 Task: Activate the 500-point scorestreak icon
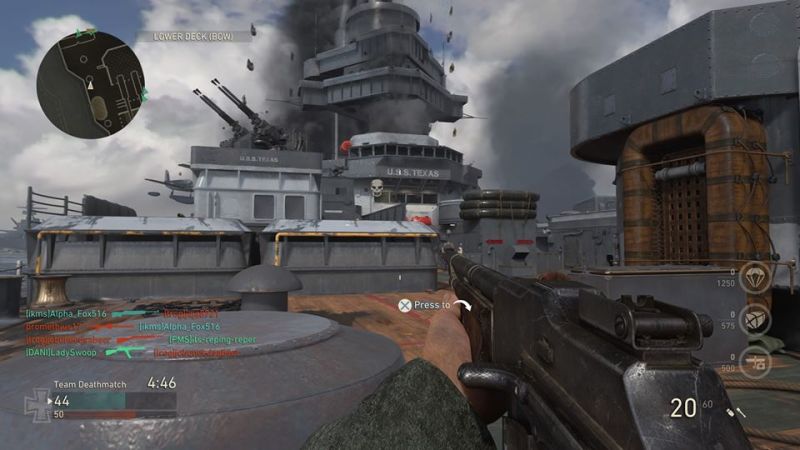tap(757, 360)
